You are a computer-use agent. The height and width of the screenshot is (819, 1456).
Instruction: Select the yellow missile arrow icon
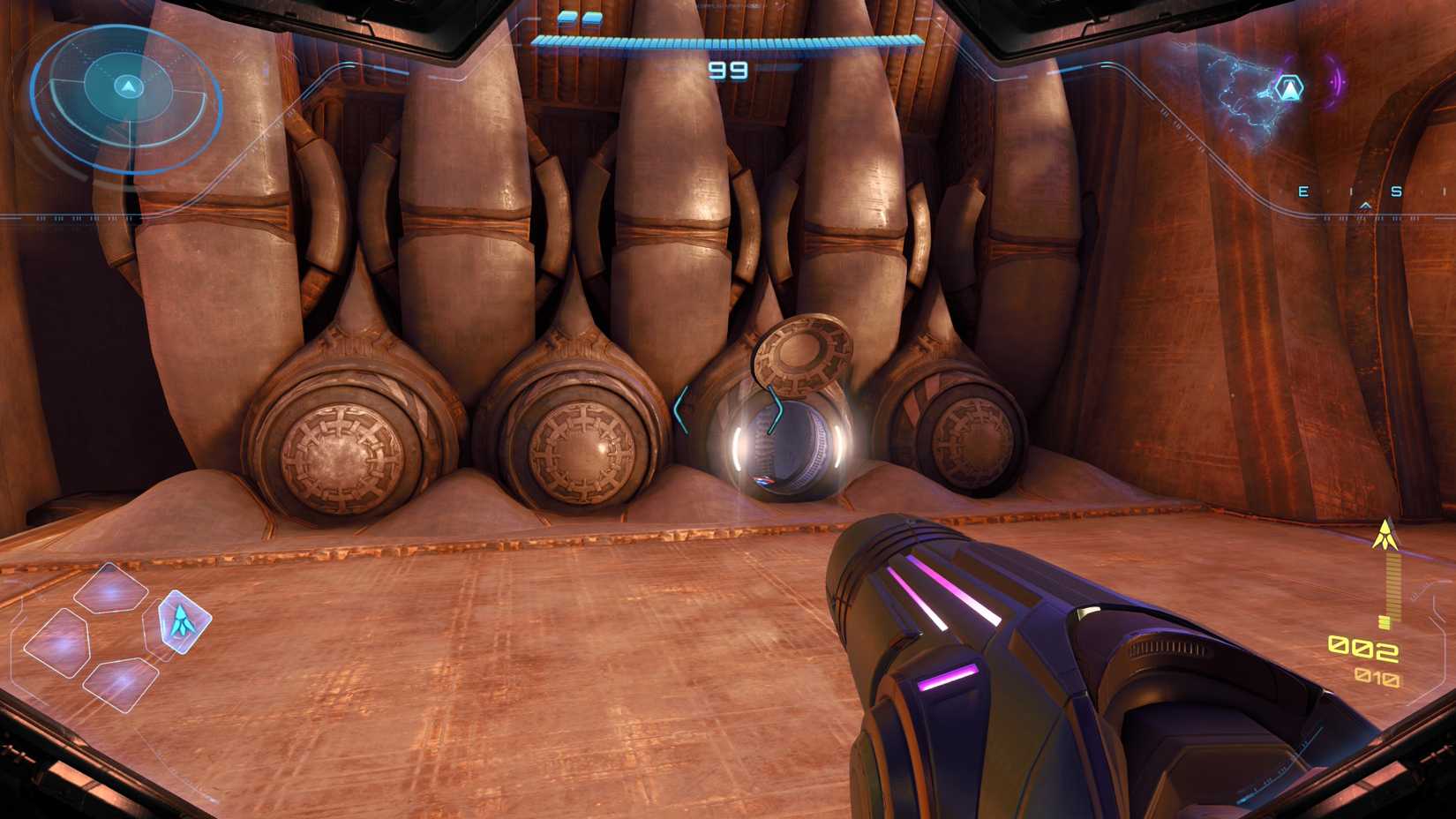click(1385, 531)
